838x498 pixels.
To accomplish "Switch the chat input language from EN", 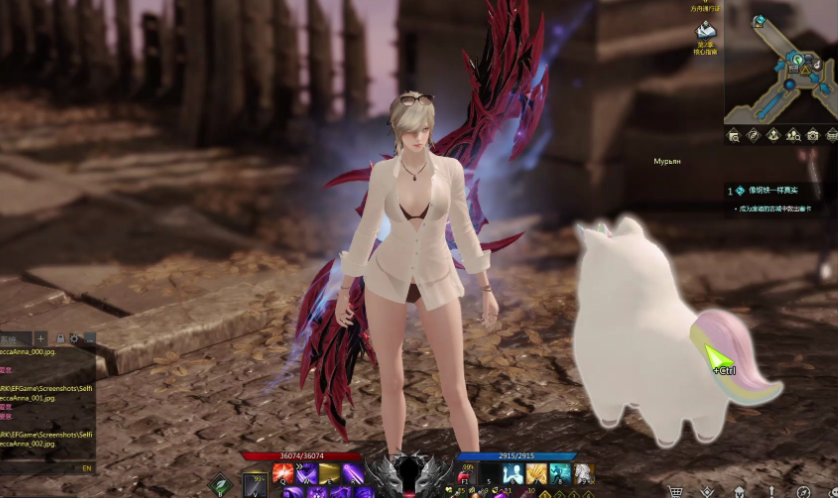I will [87, 467].
